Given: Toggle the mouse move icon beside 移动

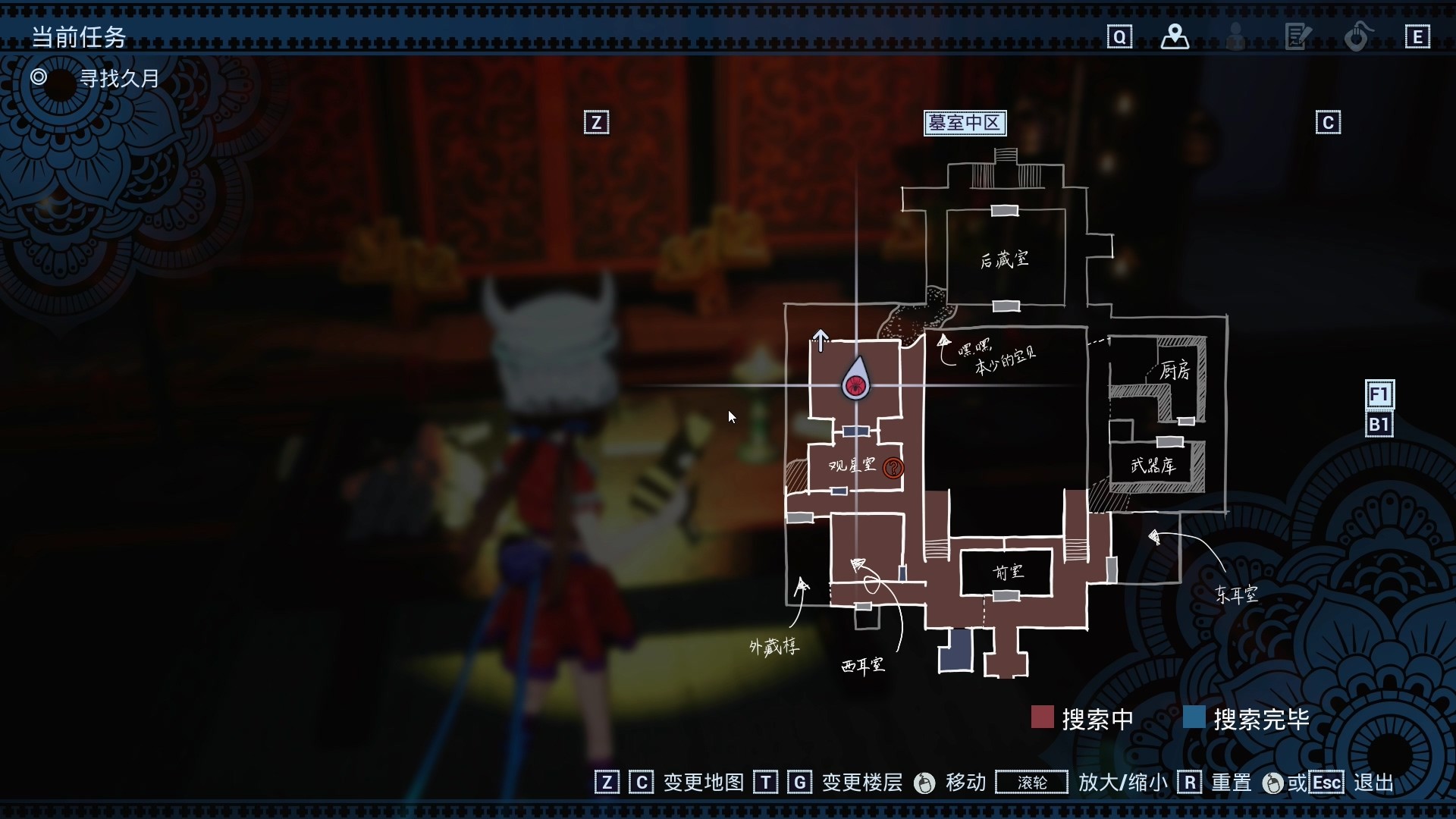Looking at the screenshot, I should click(924, 782).
